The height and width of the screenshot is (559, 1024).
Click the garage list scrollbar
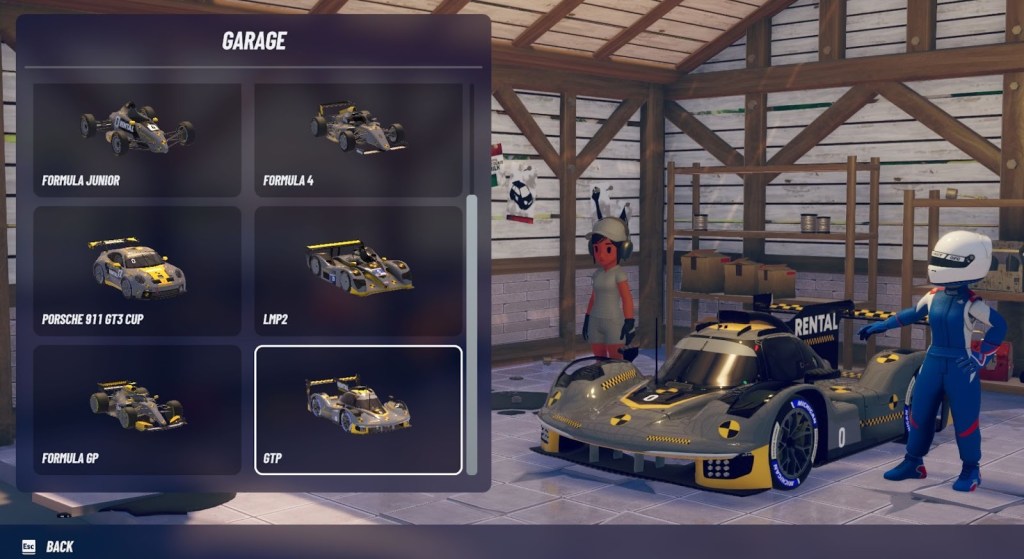point(472,330)
